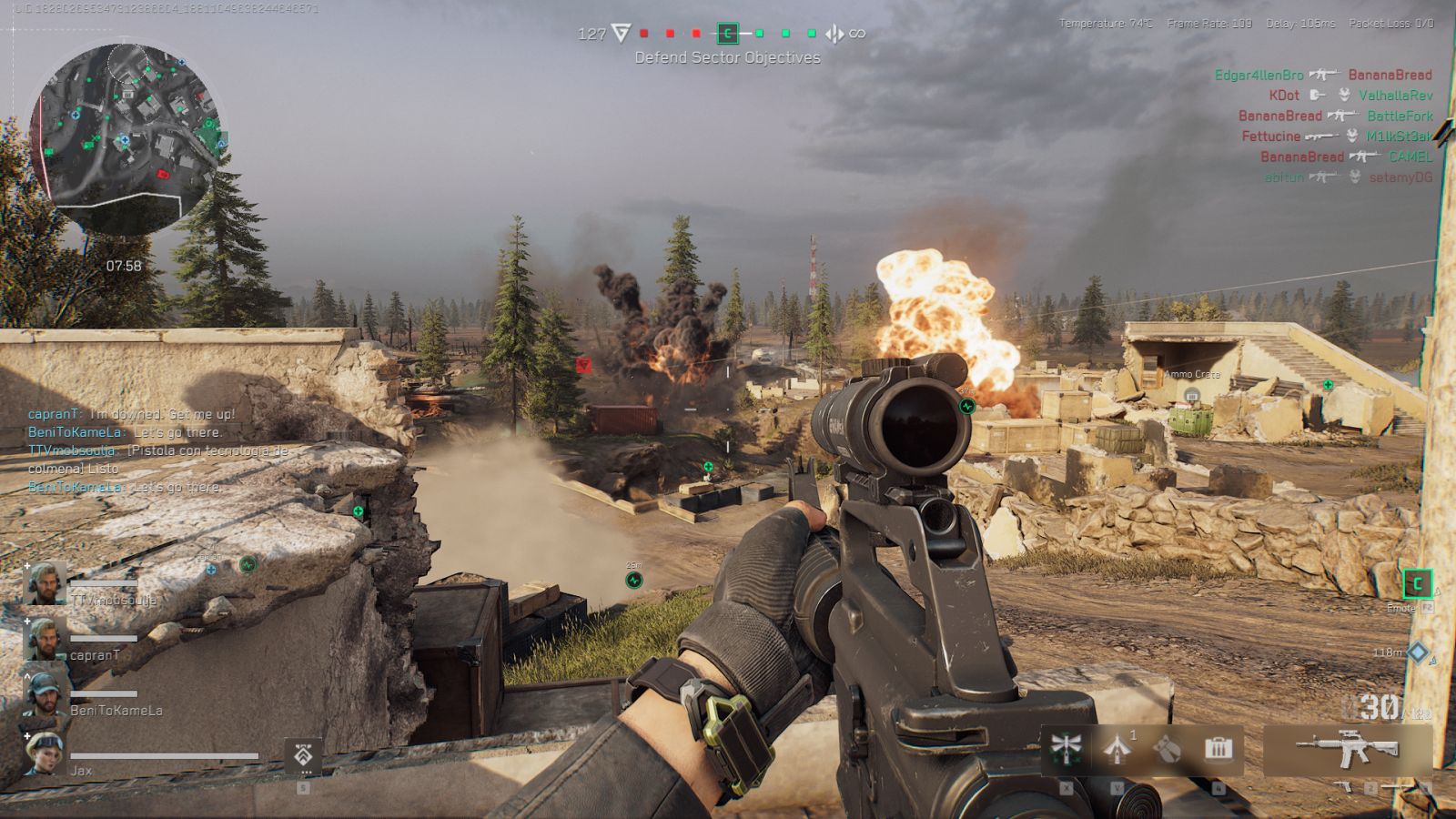The height and width of the screenshot is (819, 1456).
Task: Click the circular minimap
Action: [x=125, y=136]
